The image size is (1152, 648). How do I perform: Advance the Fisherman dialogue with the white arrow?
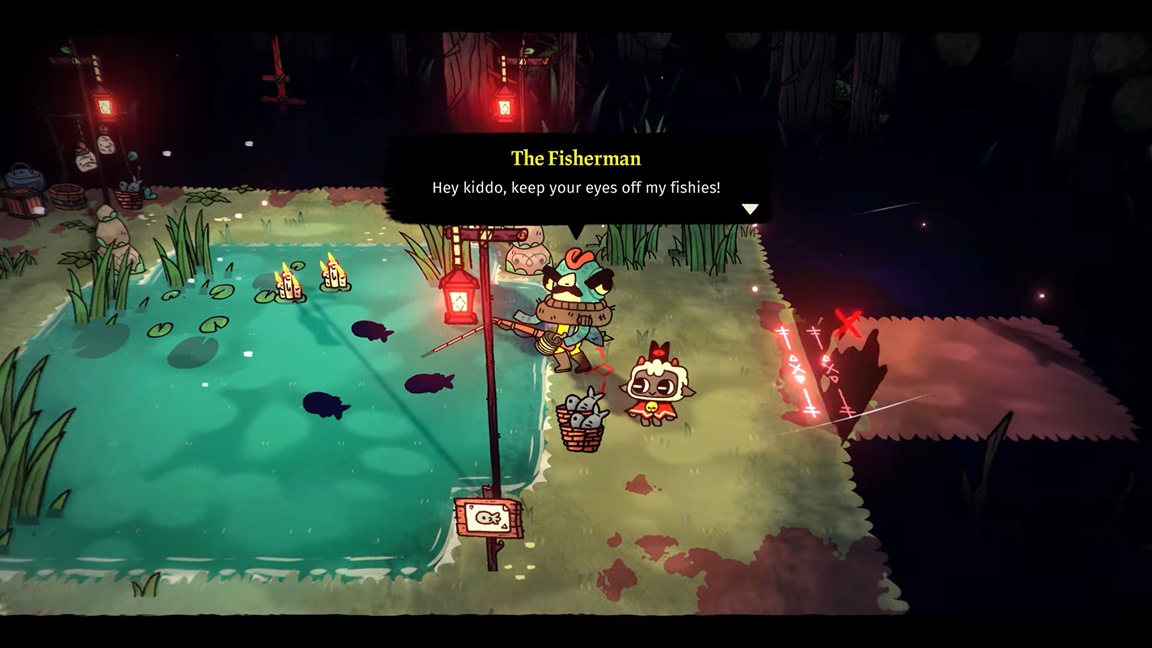click(750, 209)
